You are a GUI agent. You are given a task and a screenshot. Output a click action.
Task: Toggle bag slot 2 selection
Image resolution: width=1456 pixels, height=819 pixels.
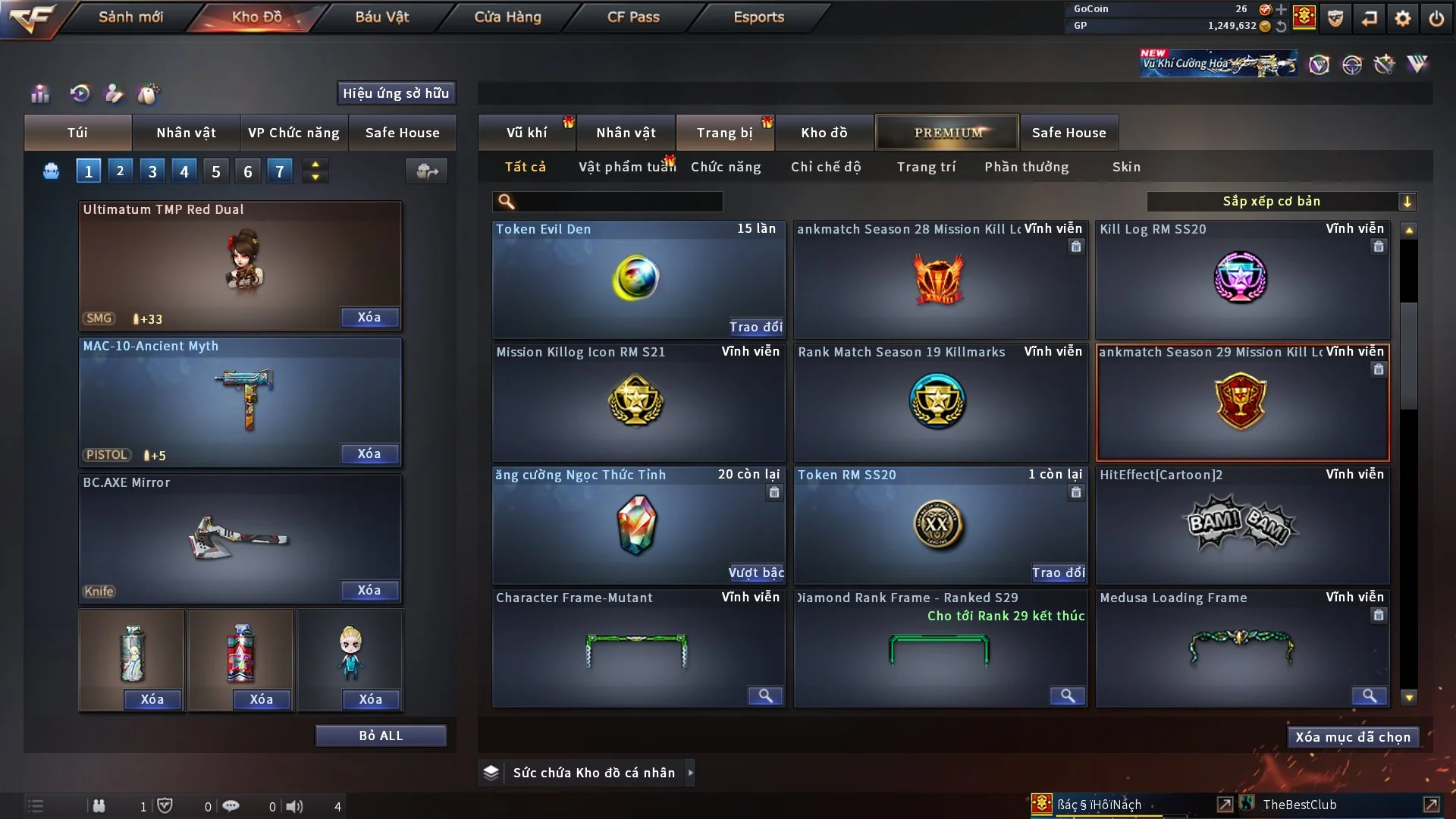point(120,171)
